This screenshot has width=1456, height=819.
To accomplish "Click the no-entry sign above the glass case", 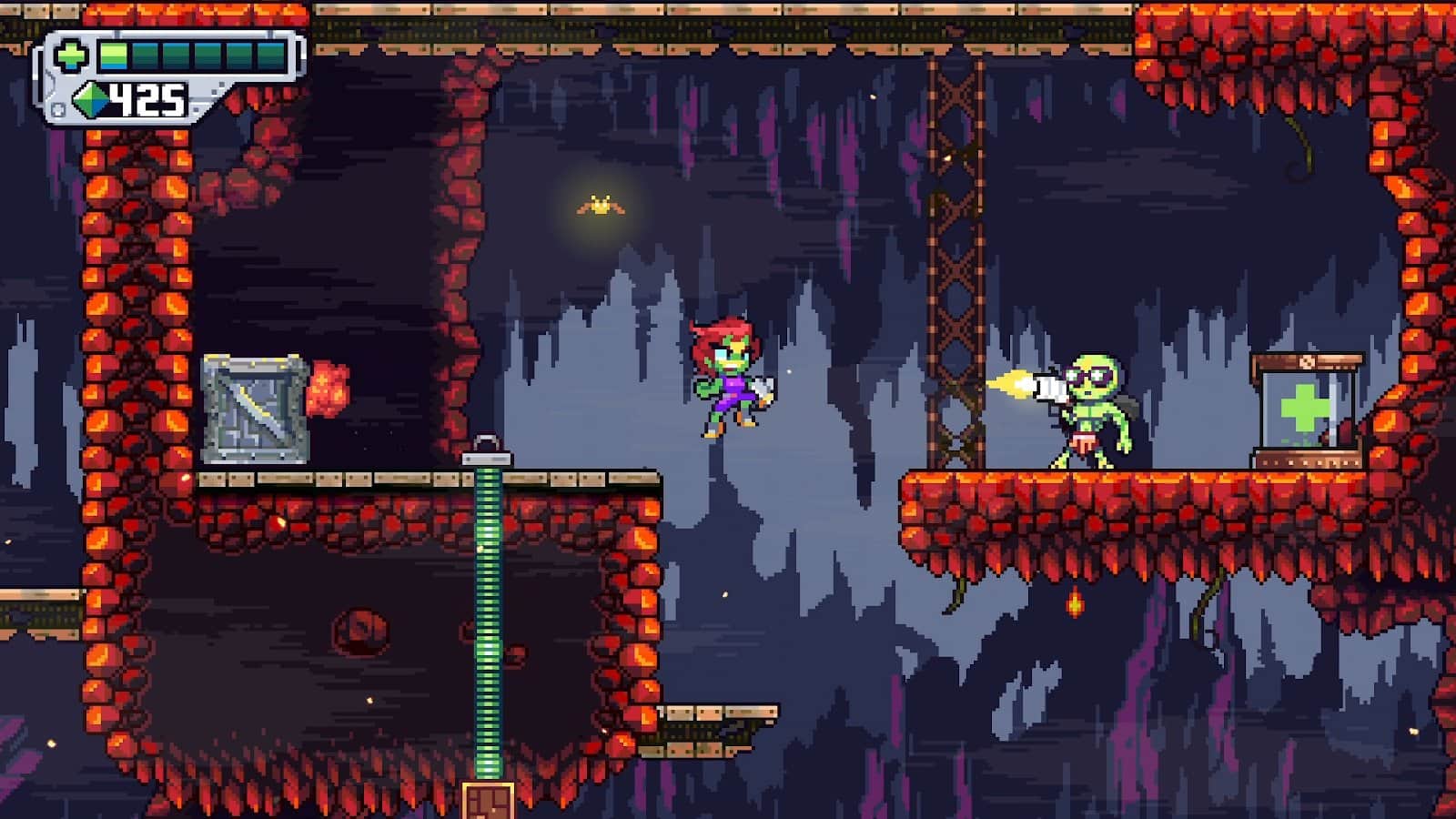I will pos(1307,361).
